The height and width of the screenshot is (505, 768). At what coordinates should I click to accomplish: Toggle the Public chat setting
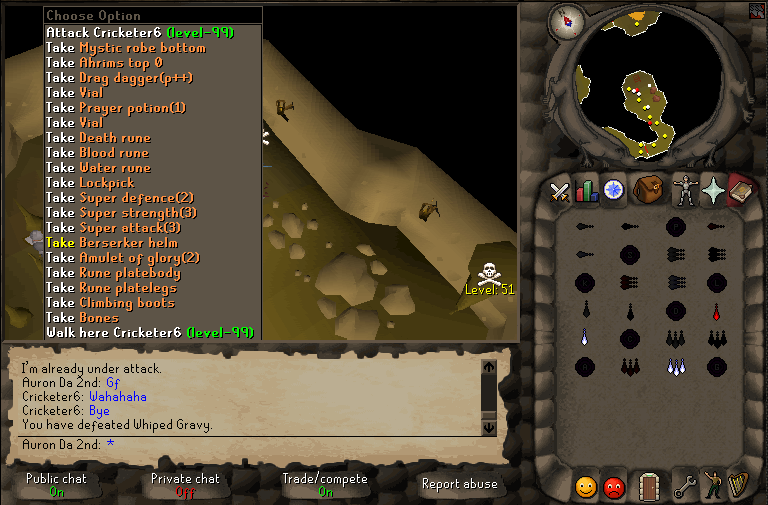[56, 485]
